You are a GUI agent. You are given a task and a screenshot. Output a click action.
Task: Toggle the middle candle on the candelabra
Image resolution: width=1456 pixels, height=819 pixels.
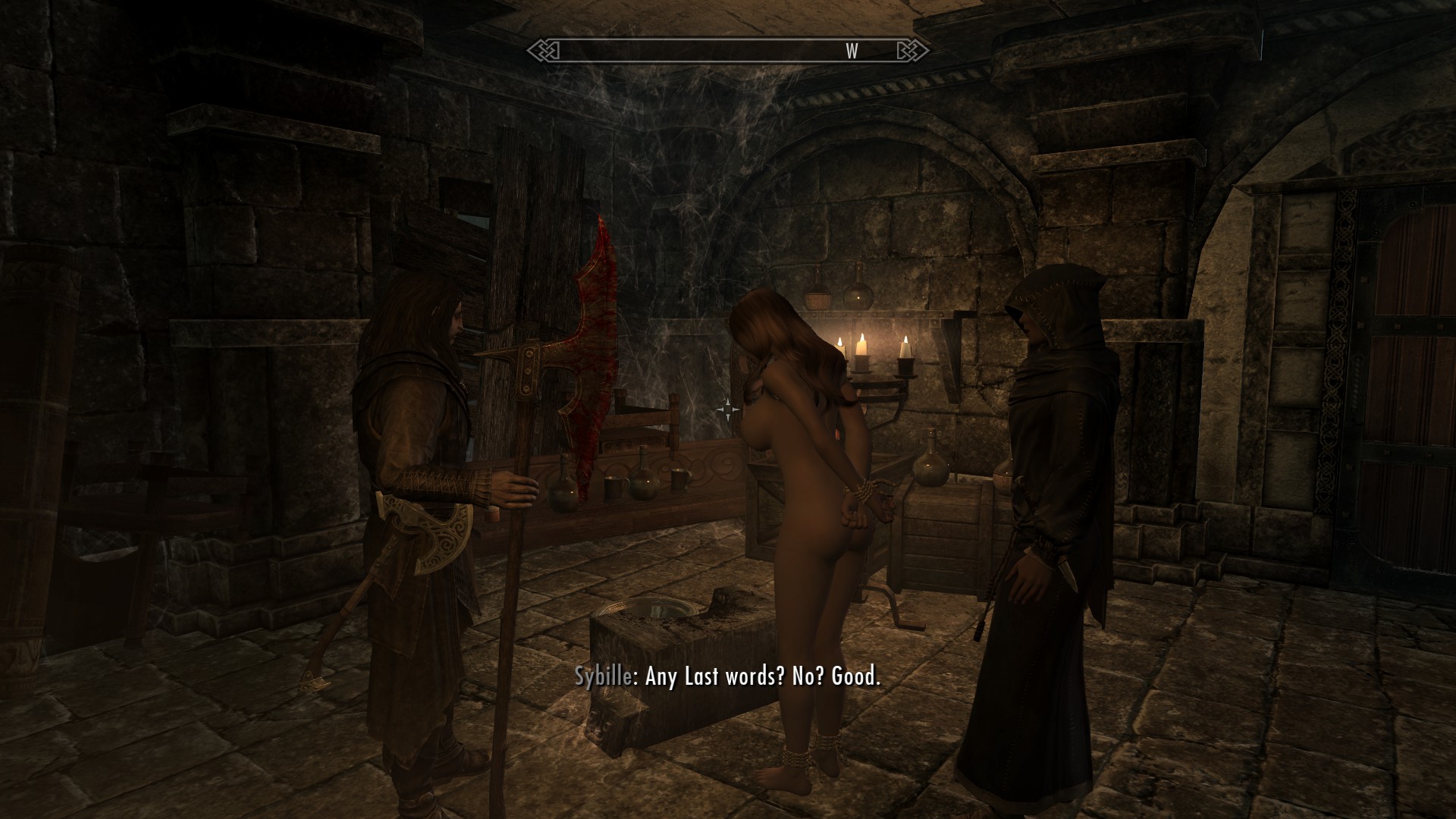863,337
